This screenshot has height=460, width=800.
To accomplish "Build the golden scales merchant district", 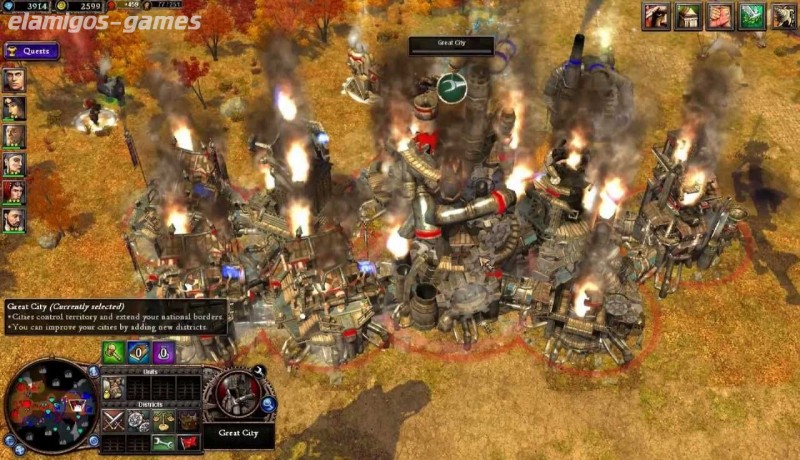I will coord(163,421).
